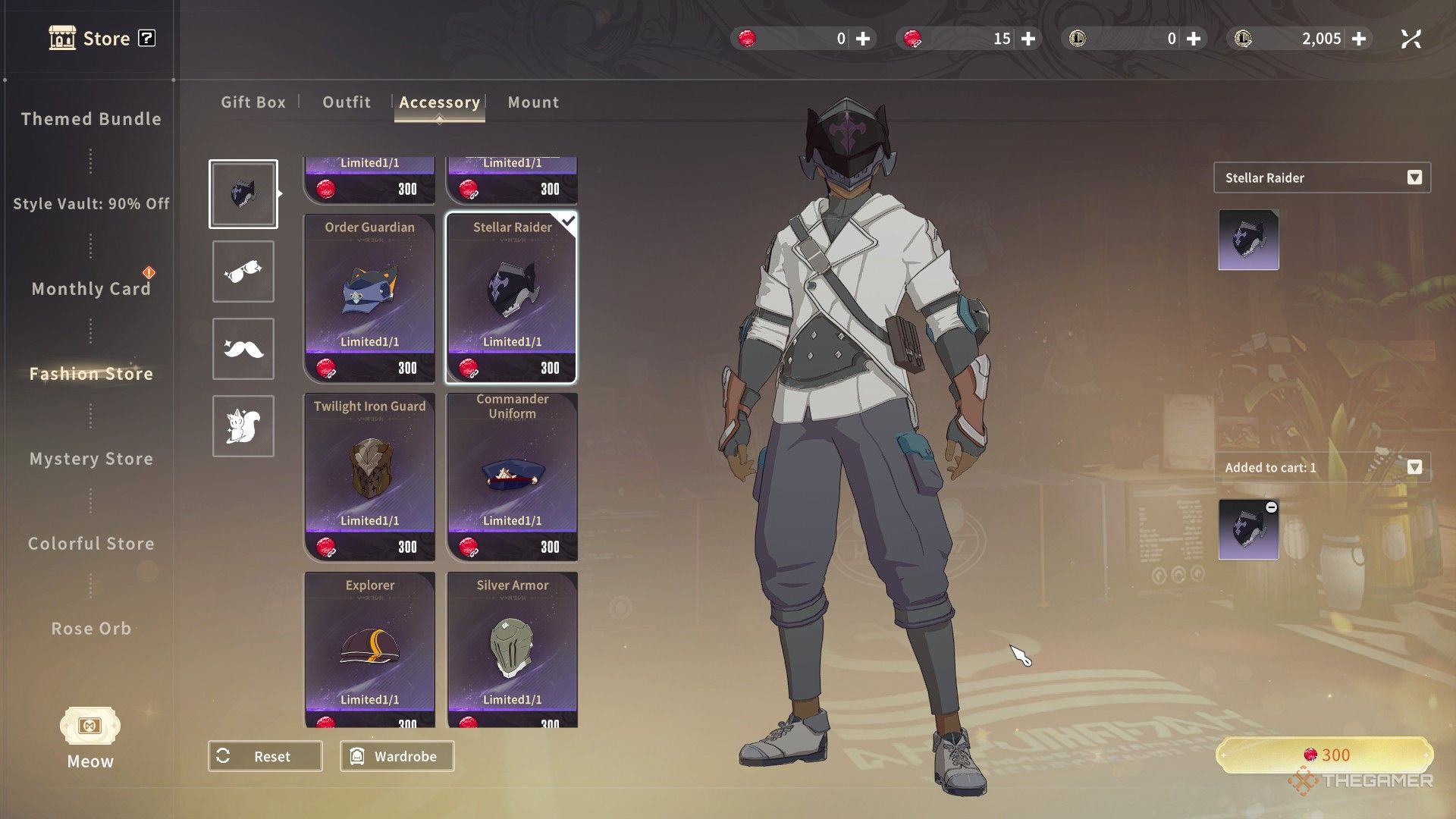
Task: Select the Mystery Store entry
Action: tap(91, 459)
